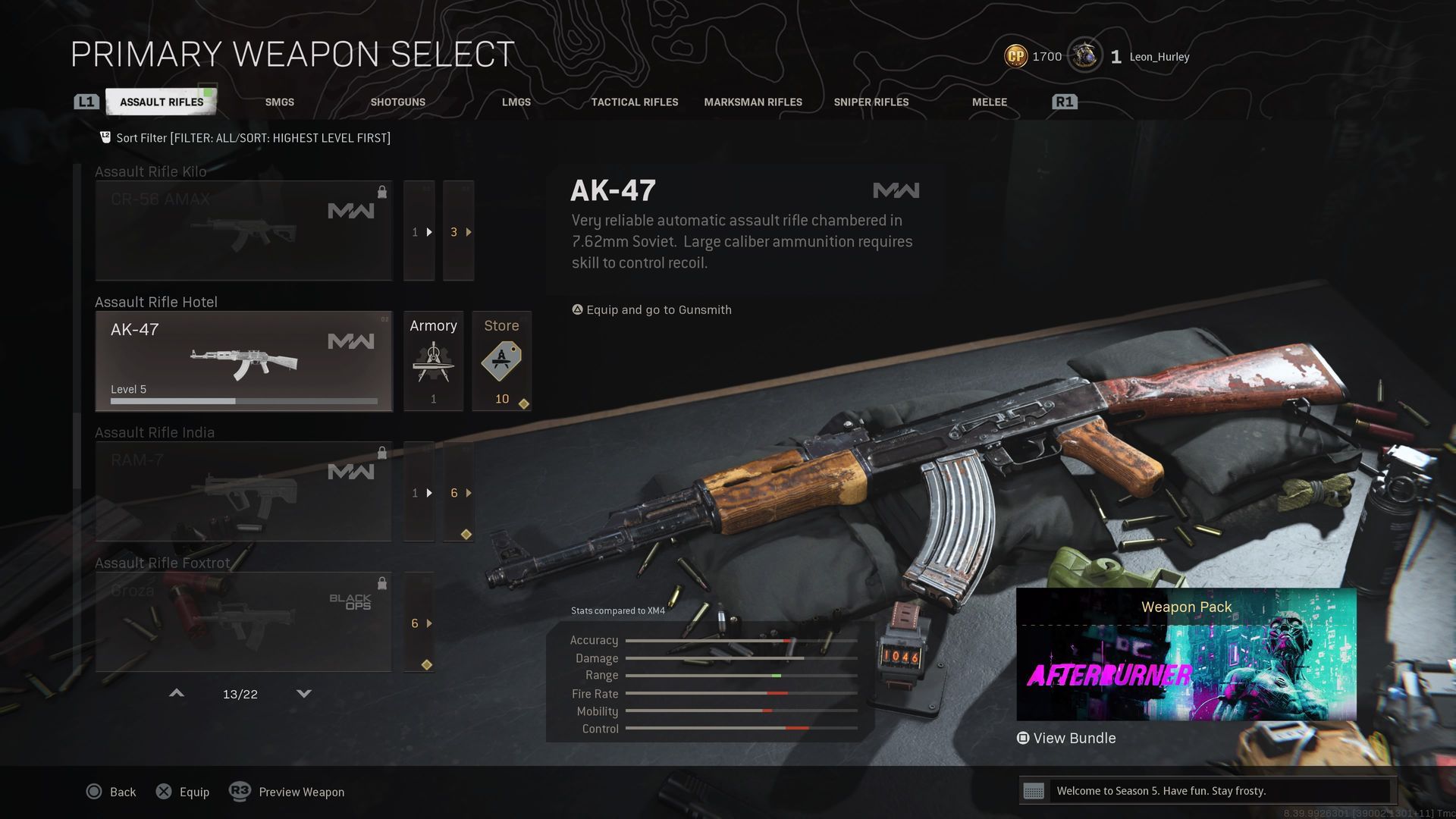Click the page-down arrow below 13/22
Viewport: 1456px width, 819px height.
[x=303, y=692]
